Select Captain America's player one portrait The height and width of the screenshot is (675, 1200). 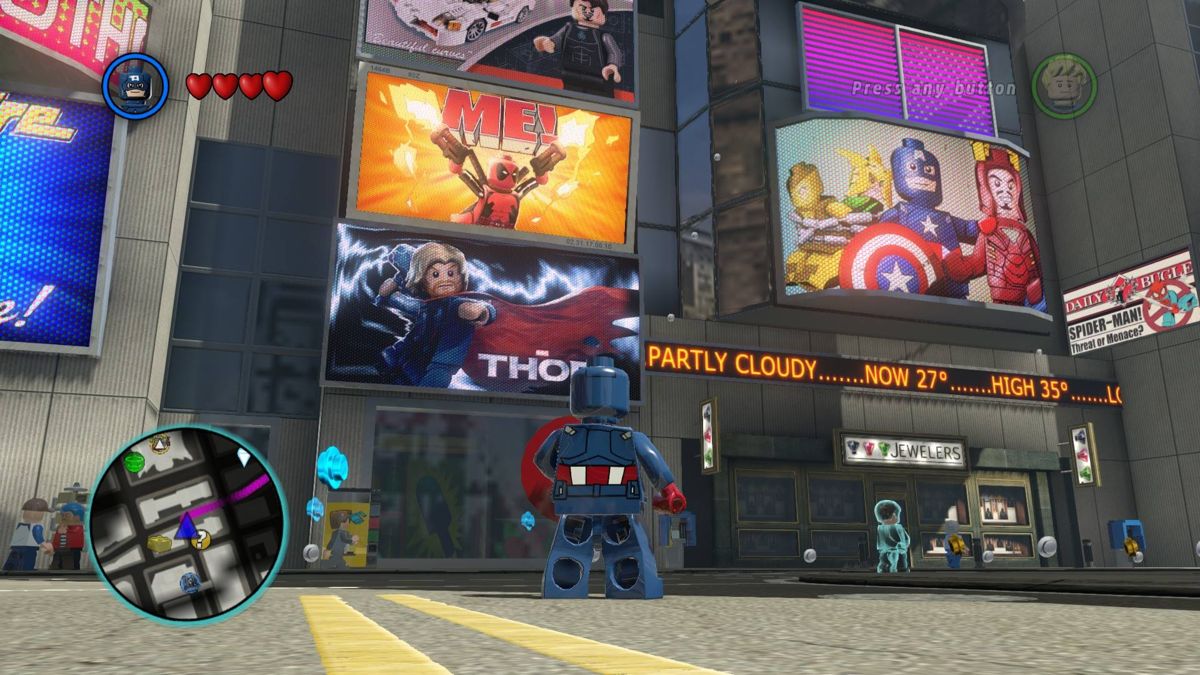coord(135,86)
